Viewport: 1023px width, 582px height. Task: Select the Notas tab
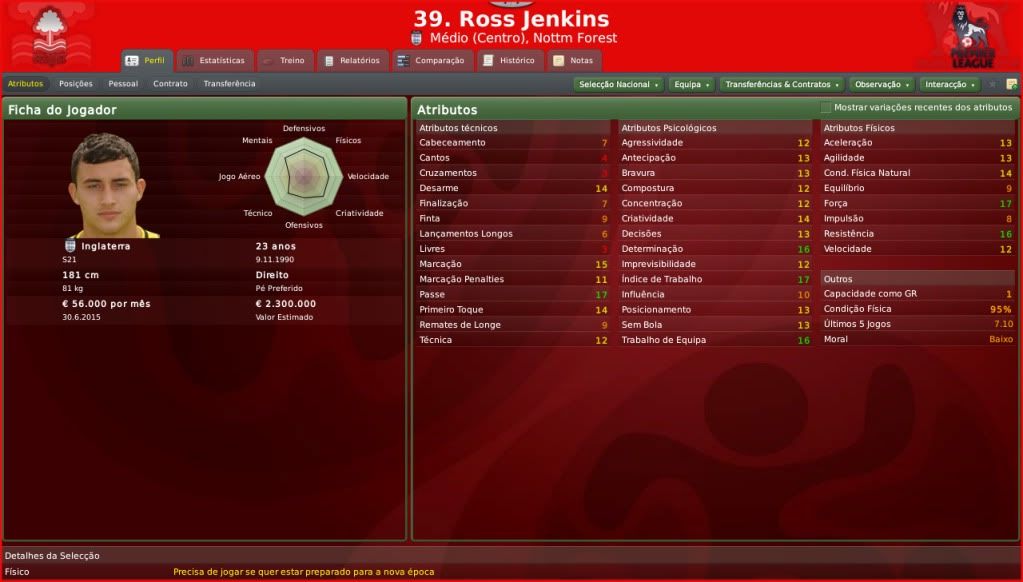coord(574,60)
